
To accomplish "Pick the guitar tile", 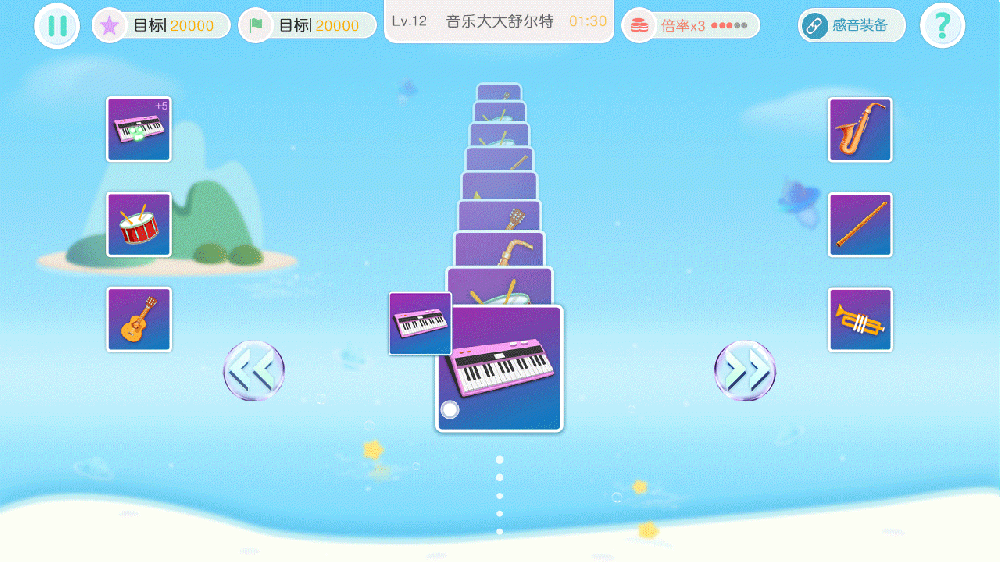I will pos(139,319).
